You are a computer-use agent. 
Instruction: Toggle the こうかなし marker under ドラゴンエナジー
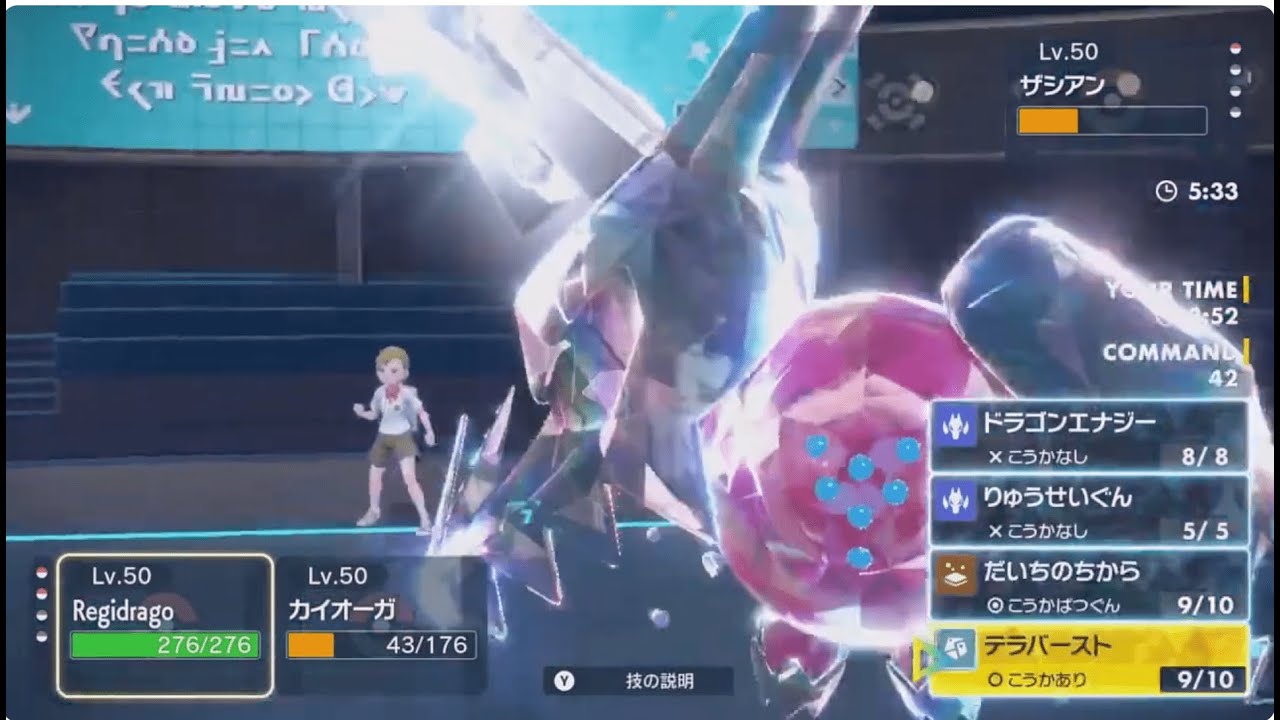click(x=1042, y=456)
